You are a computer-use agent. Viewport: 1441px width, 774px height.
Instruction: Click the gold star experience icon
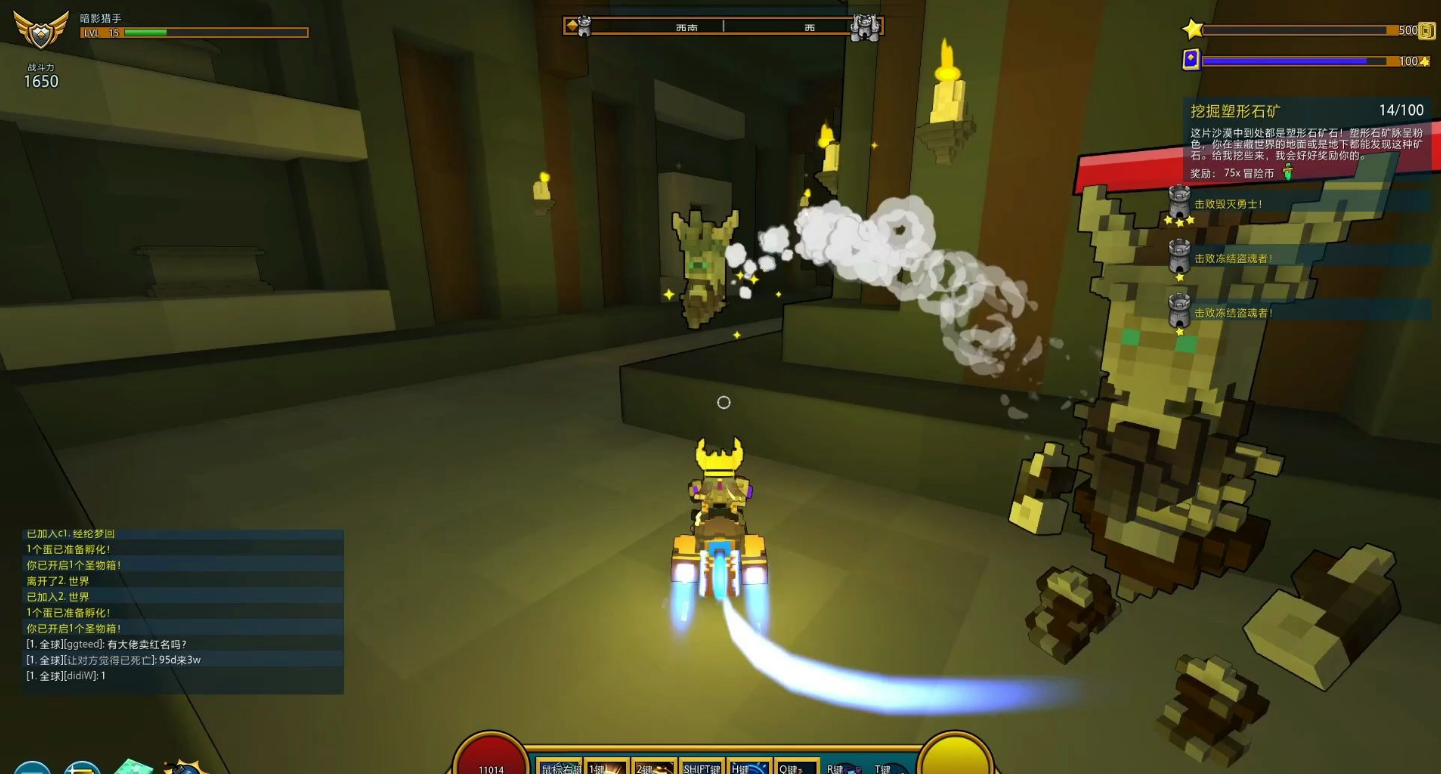pos(1192,30)
